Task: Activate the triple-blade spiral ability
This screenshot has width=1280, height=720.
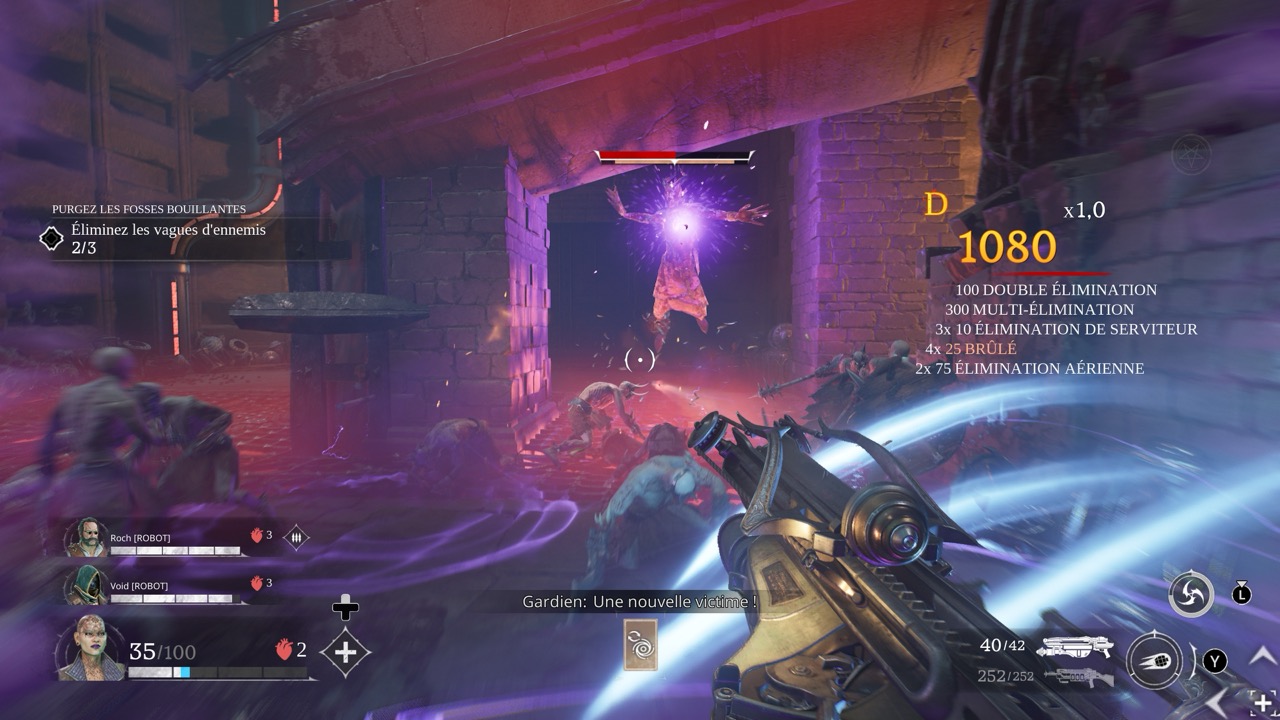Action: [x=1192, y=595]
